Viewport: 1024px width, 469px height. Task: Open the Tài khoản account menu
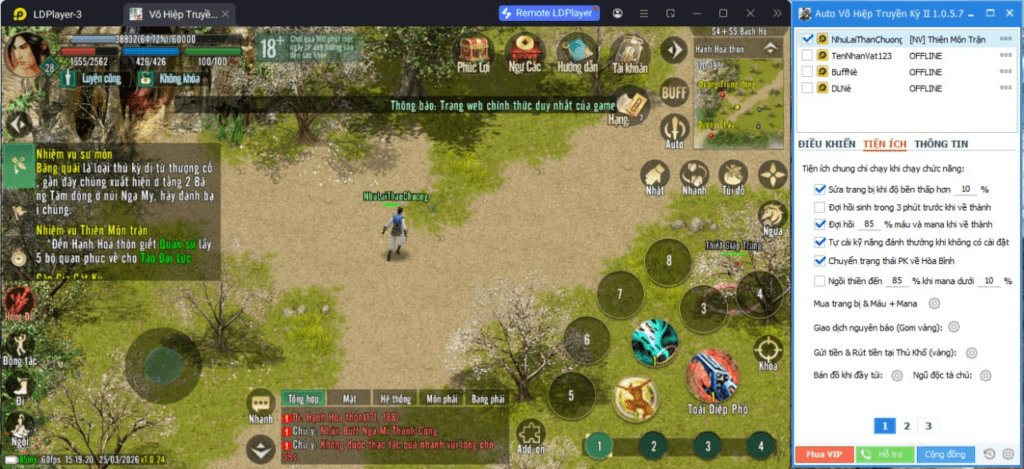point(629,53)
